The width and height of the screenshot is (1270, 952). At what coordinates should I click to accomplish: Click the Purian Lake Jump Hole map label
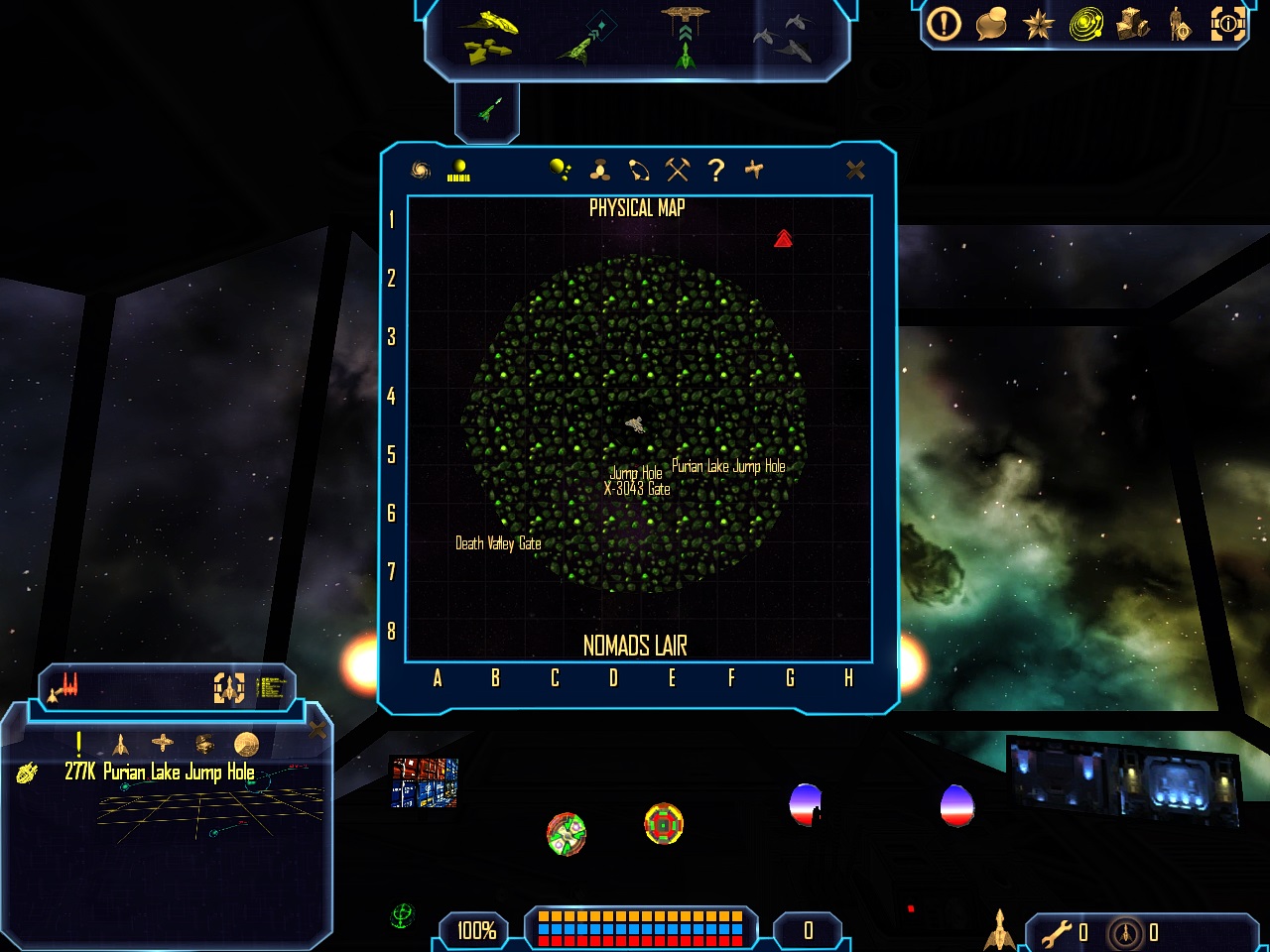point(728,466)
